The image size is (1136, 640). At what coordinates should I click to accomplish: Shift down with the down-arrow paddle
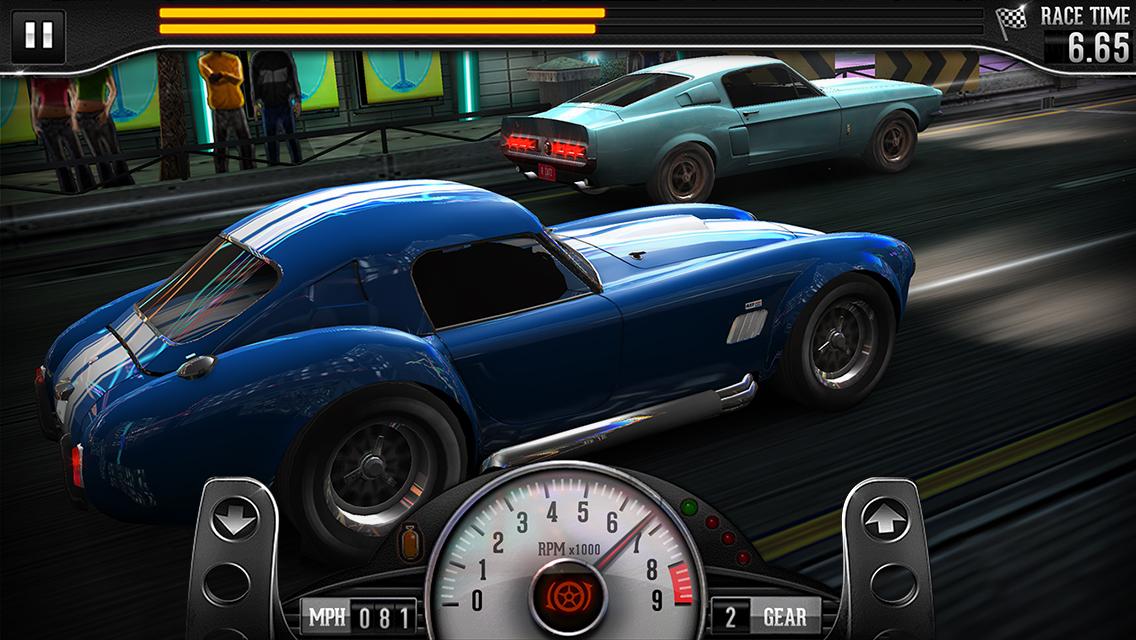(235, 521)
